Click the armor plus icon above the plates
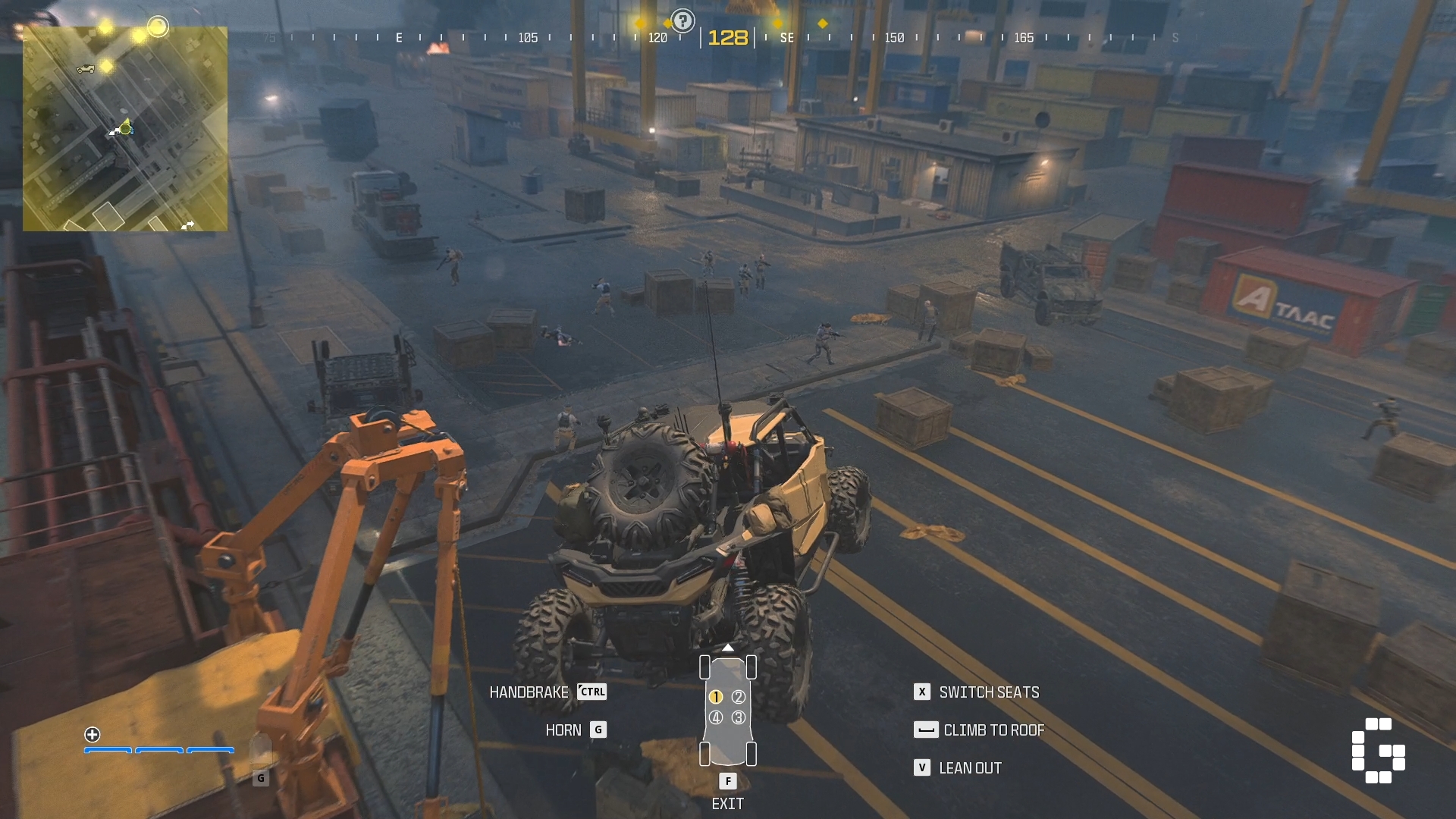The height and width of the screenshot is (819, 1456). coord(93,734)
